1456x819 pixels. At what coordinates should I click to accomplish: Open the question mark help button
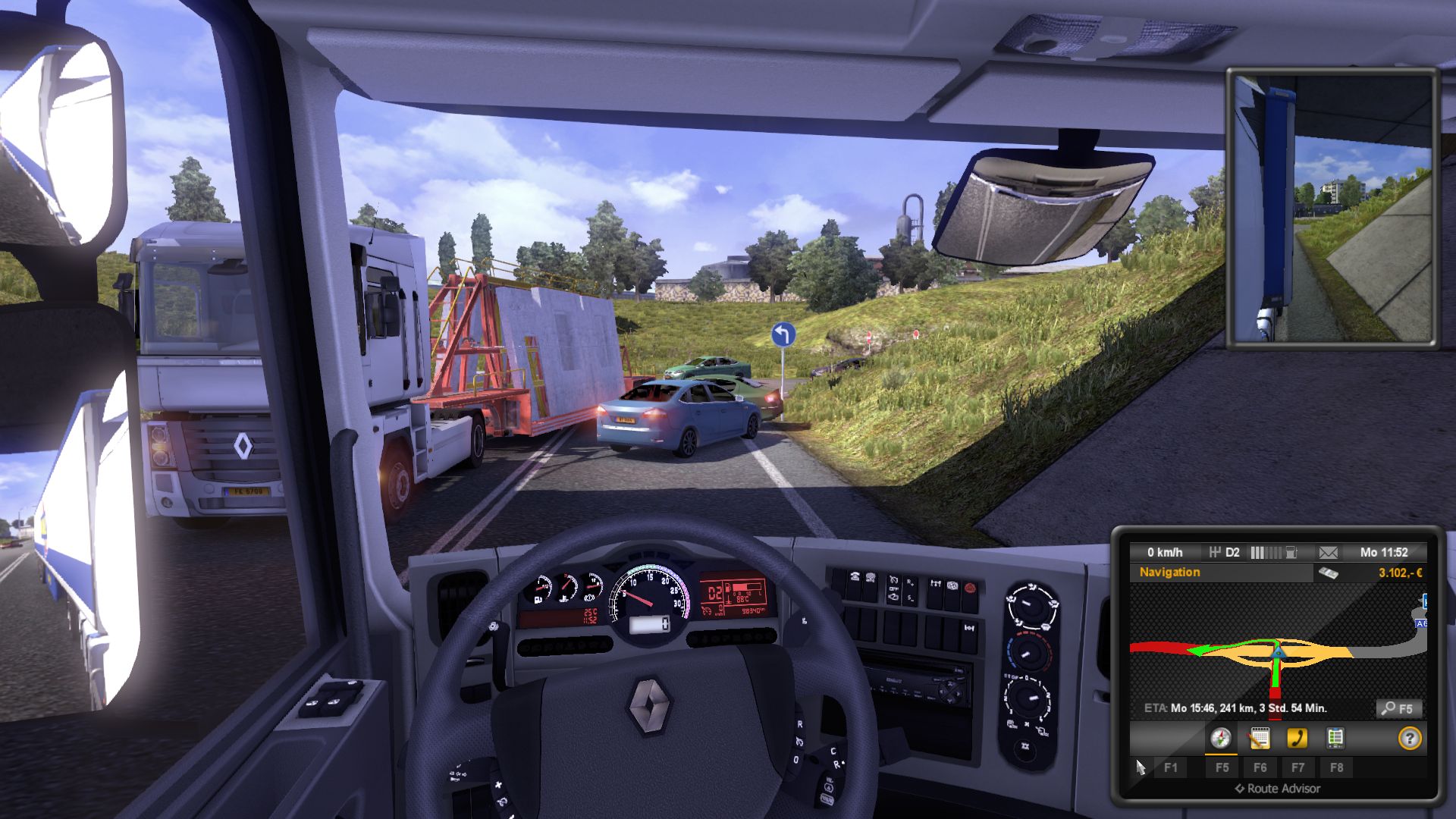[x=1410, y=738]
